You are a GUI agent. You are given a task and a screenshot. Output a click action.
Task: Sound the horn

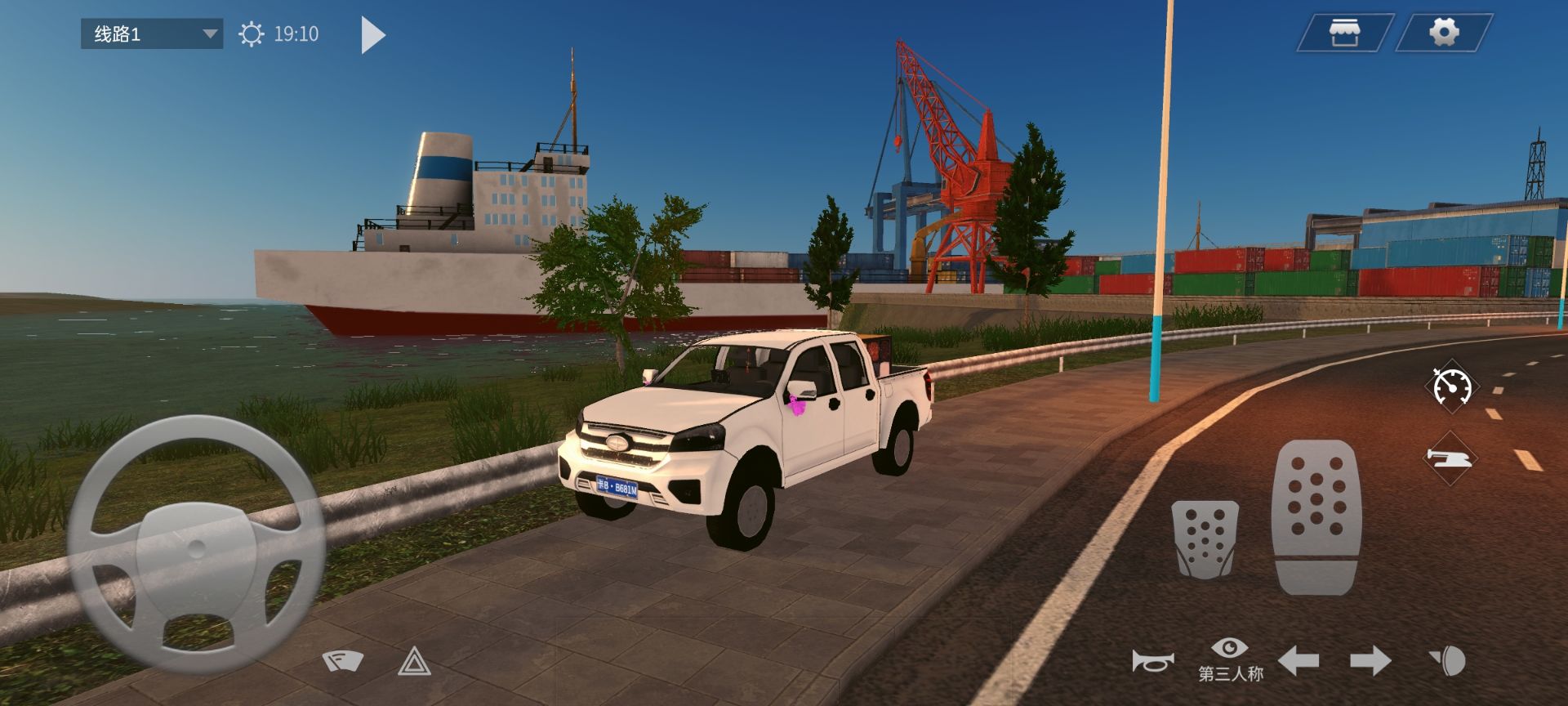tap(1152, 660)
